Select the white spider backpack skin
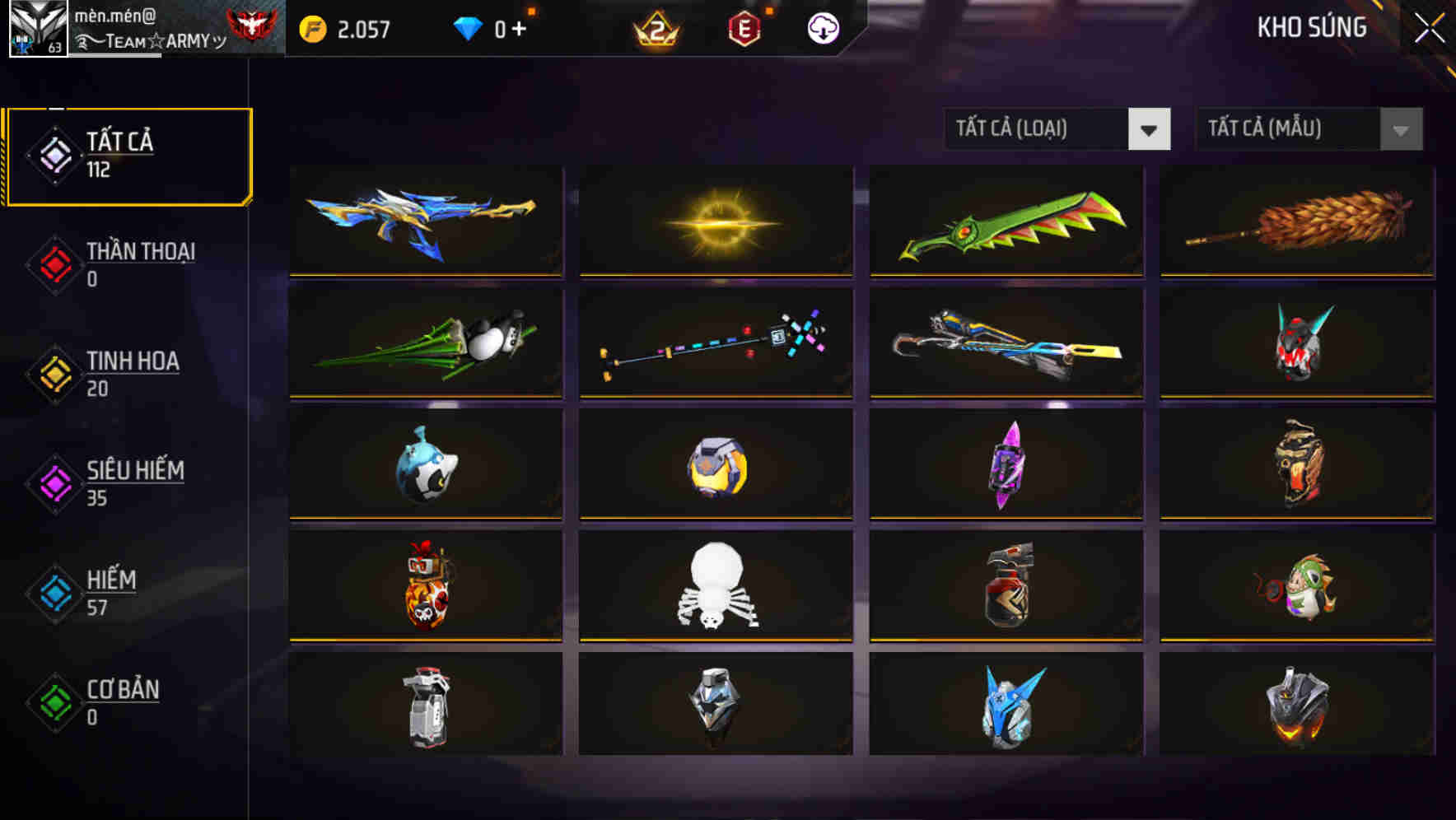Viewport: 1456px width, 820px height. coord(715,586)
